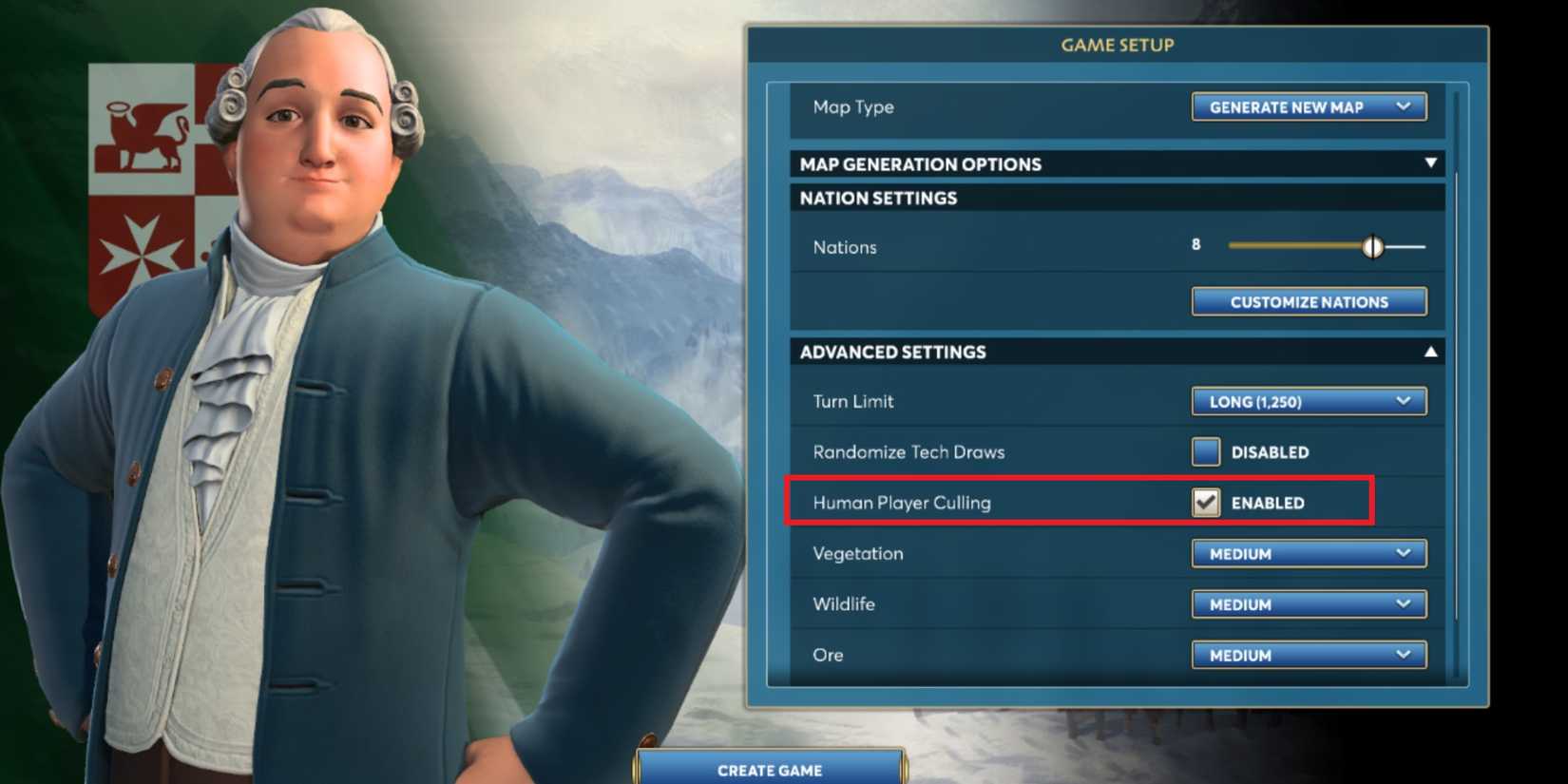Click the Create Game button
The width and height of the screenshot is (1568, 784).
pyautogui.click(x=768, y=770)
